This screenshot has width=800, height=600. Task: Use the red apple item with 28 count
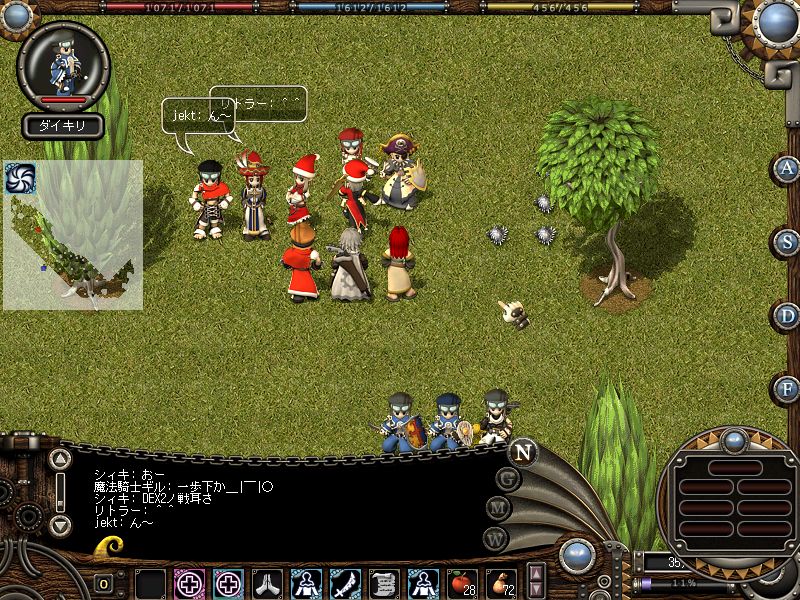click(x=461, y=581)
